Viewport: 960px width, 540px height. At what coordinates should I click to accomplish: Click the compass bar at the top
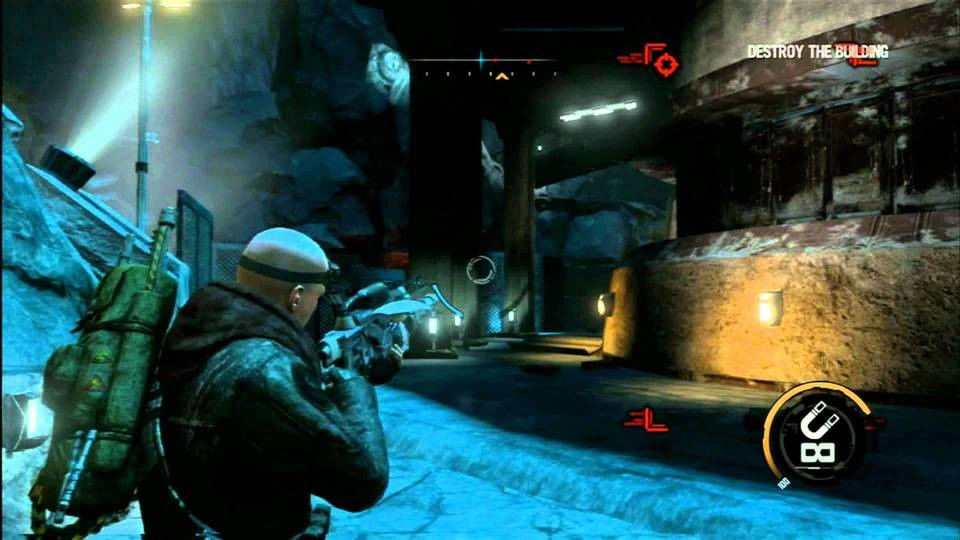[x=482, y=62]
